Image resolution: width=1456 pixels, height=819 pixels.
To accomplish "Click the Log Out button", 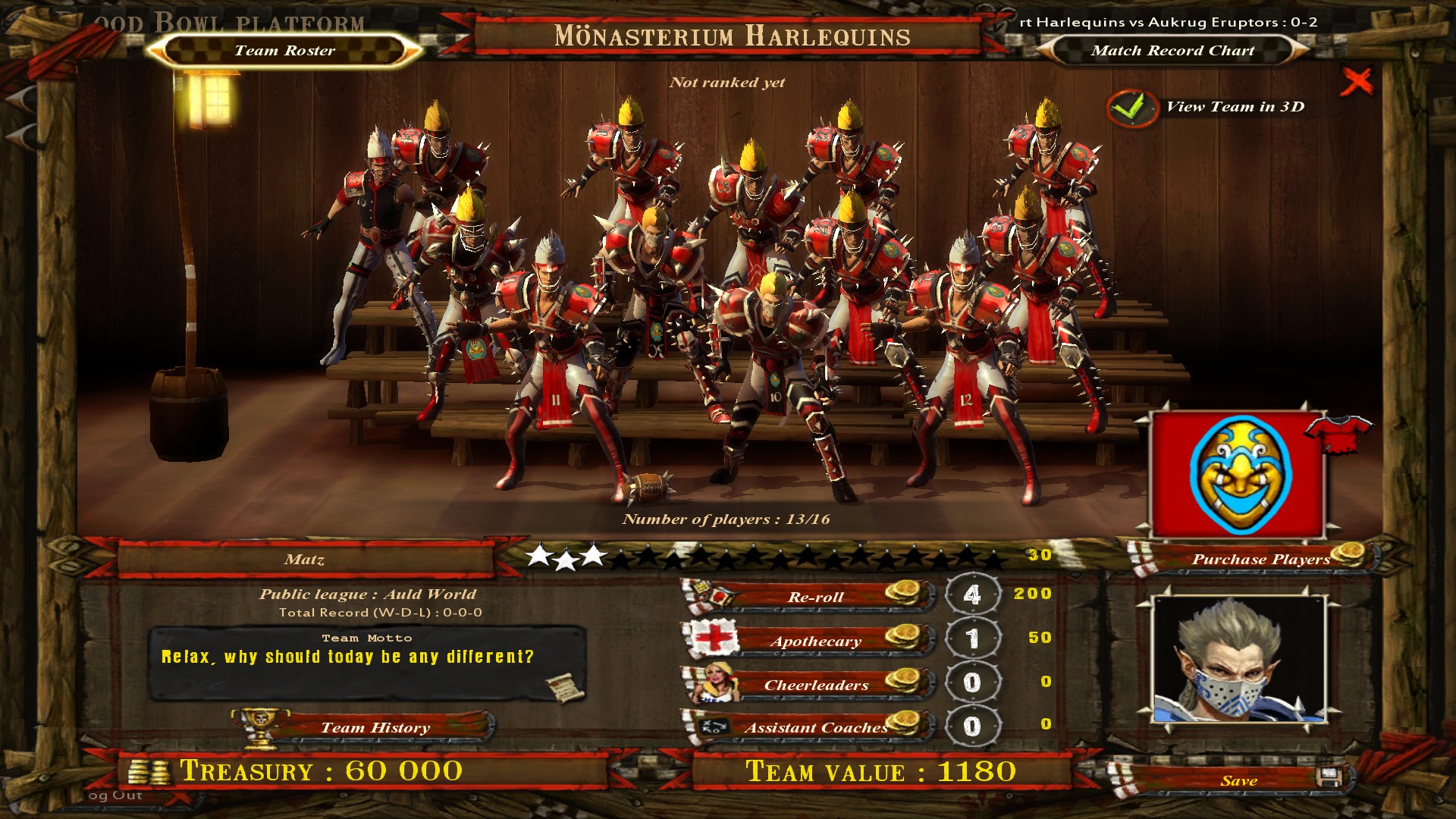I will pyautogui.click(x=115, y=795).
